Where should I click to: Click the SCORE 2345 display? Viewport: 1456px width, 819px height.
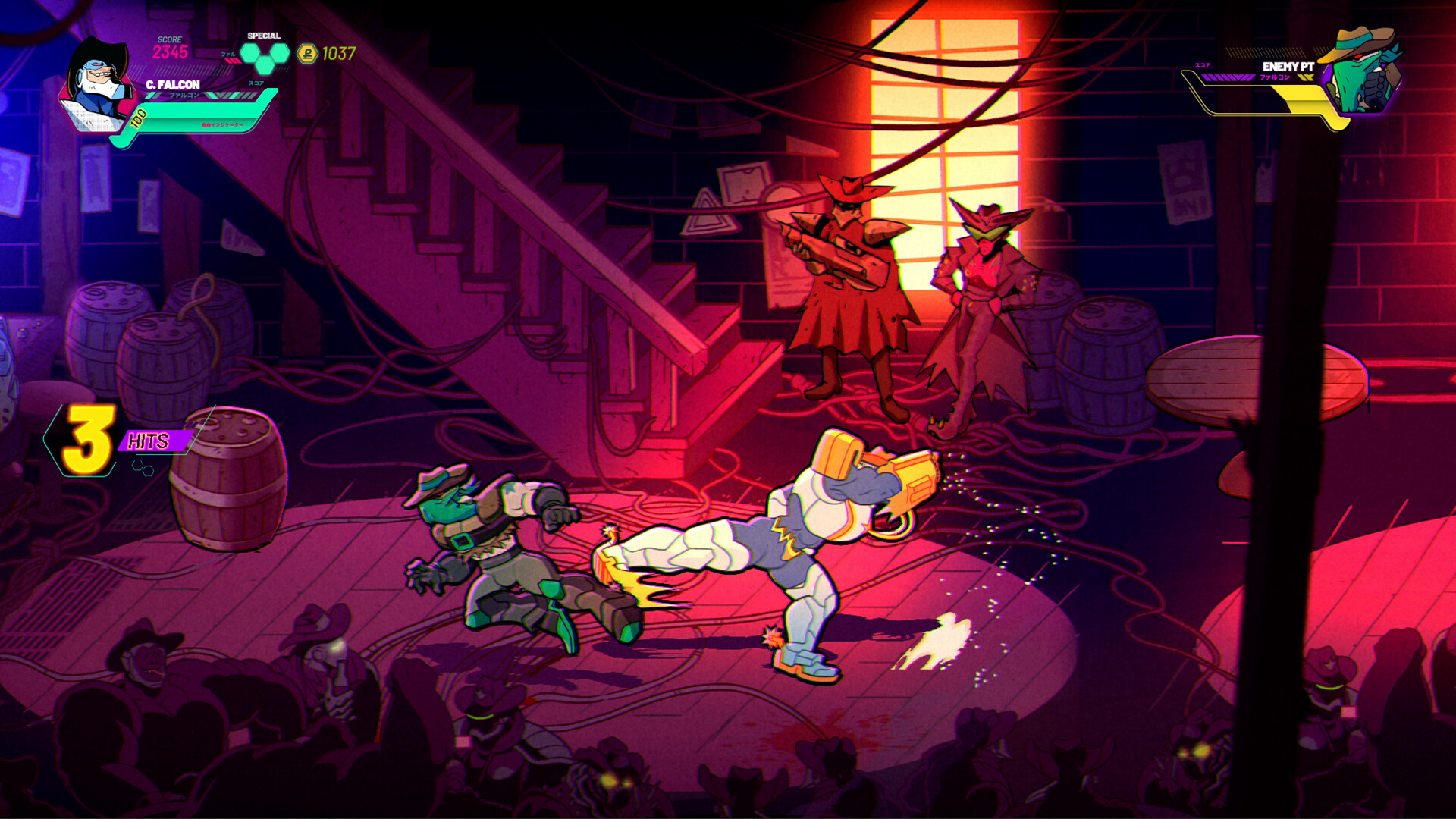click(169, 49)
